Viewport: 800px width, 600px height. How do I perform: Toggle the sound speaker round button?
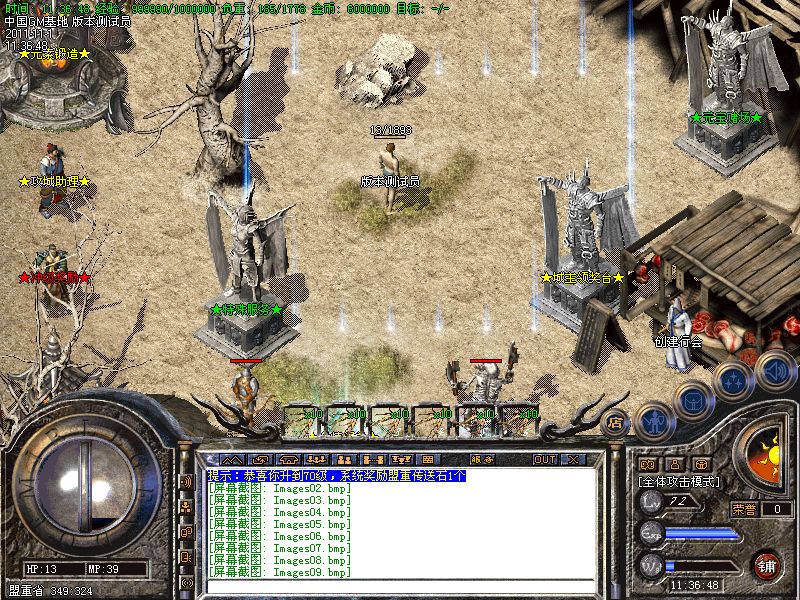click(x=775, y=368)
